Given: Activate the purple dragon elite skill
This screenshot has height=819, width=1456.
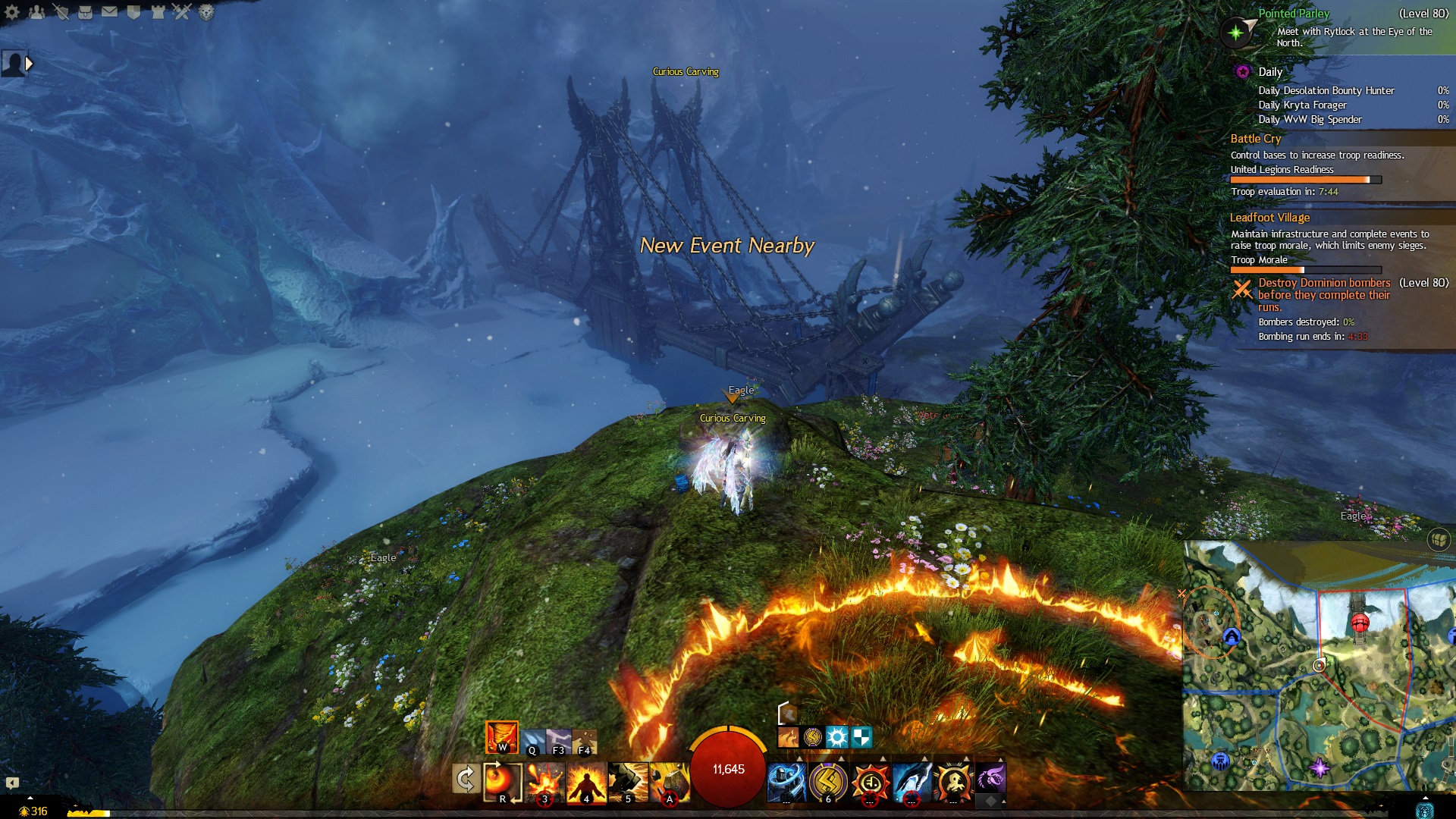Looking at the screenshot, I should 990,779.
